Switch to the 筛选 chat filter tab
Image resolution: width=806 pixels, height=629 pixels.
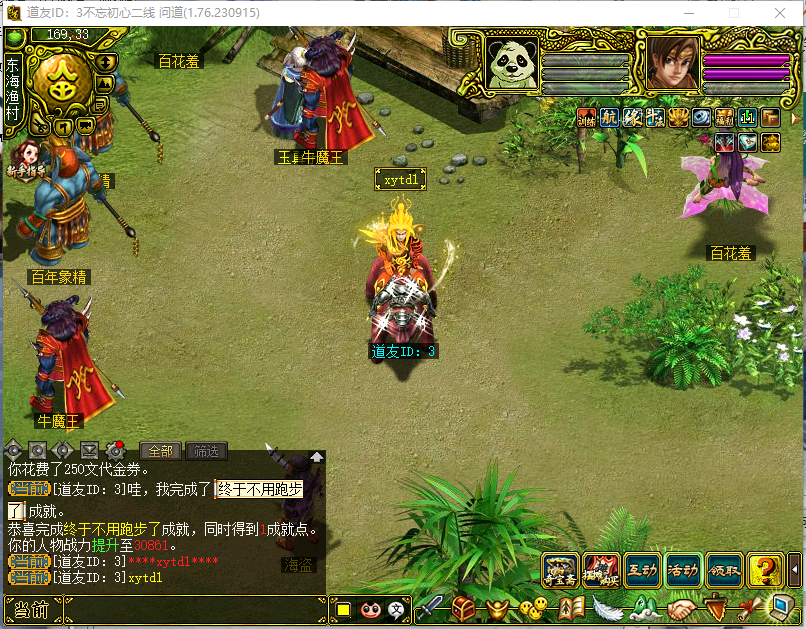206,451
